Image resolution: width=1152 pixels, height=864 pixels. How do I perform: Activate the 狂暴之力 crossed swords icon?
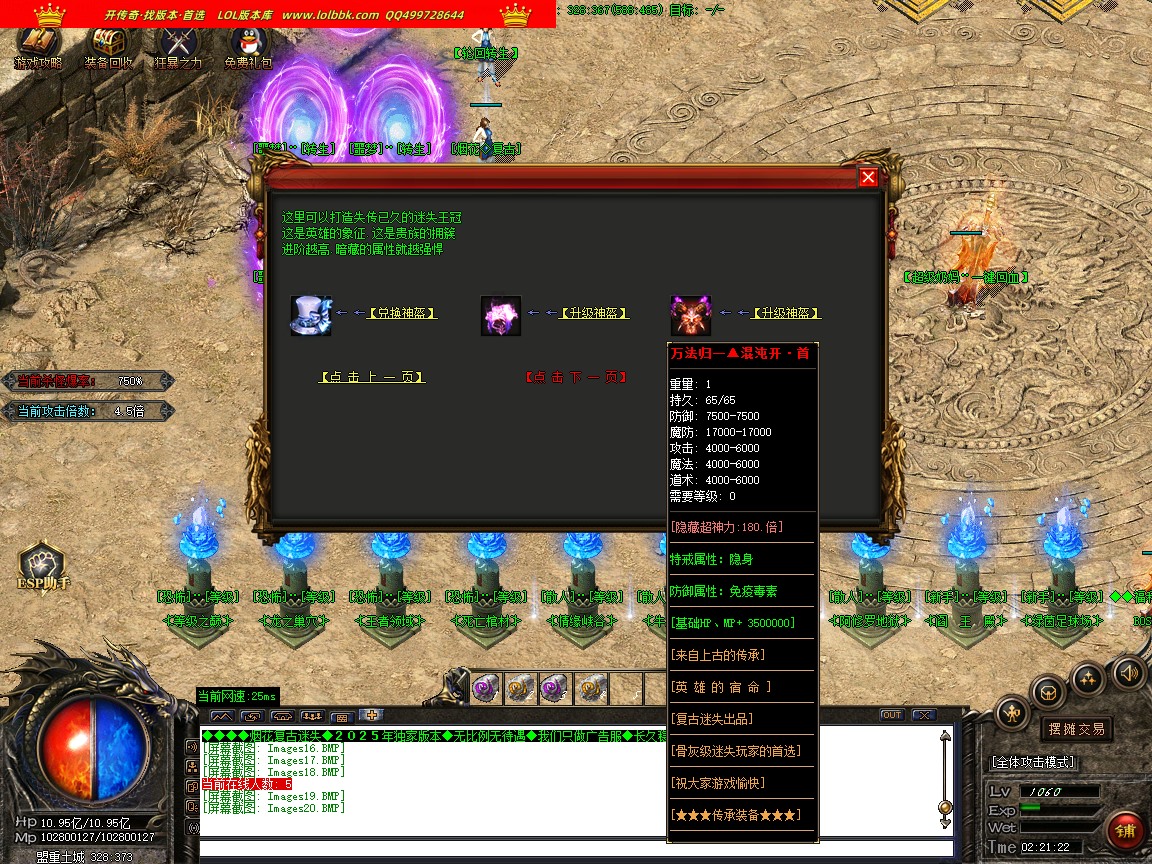coord(178,45)
